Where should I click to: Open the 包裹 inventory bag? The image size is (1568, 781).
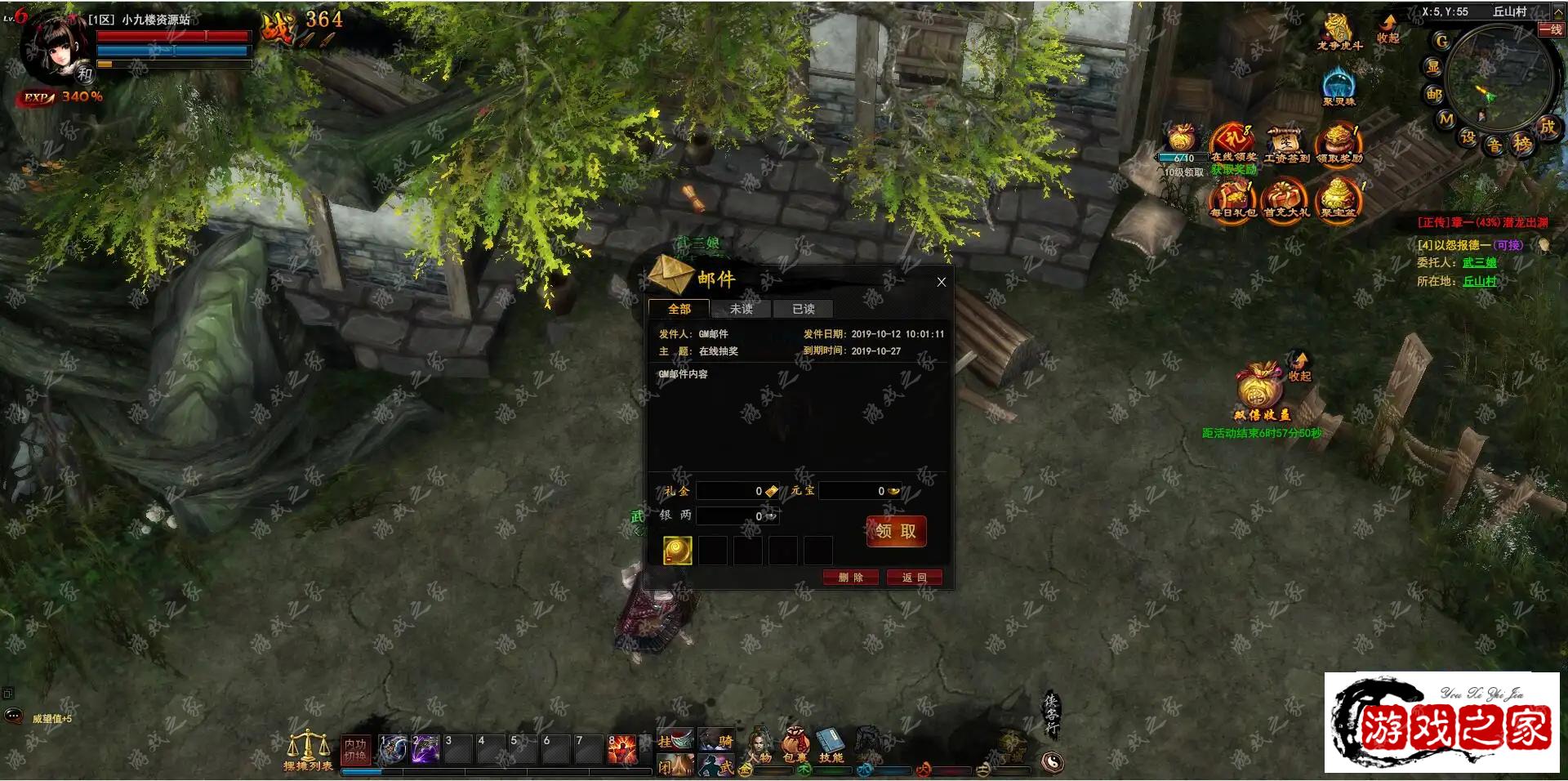[794, 744]
